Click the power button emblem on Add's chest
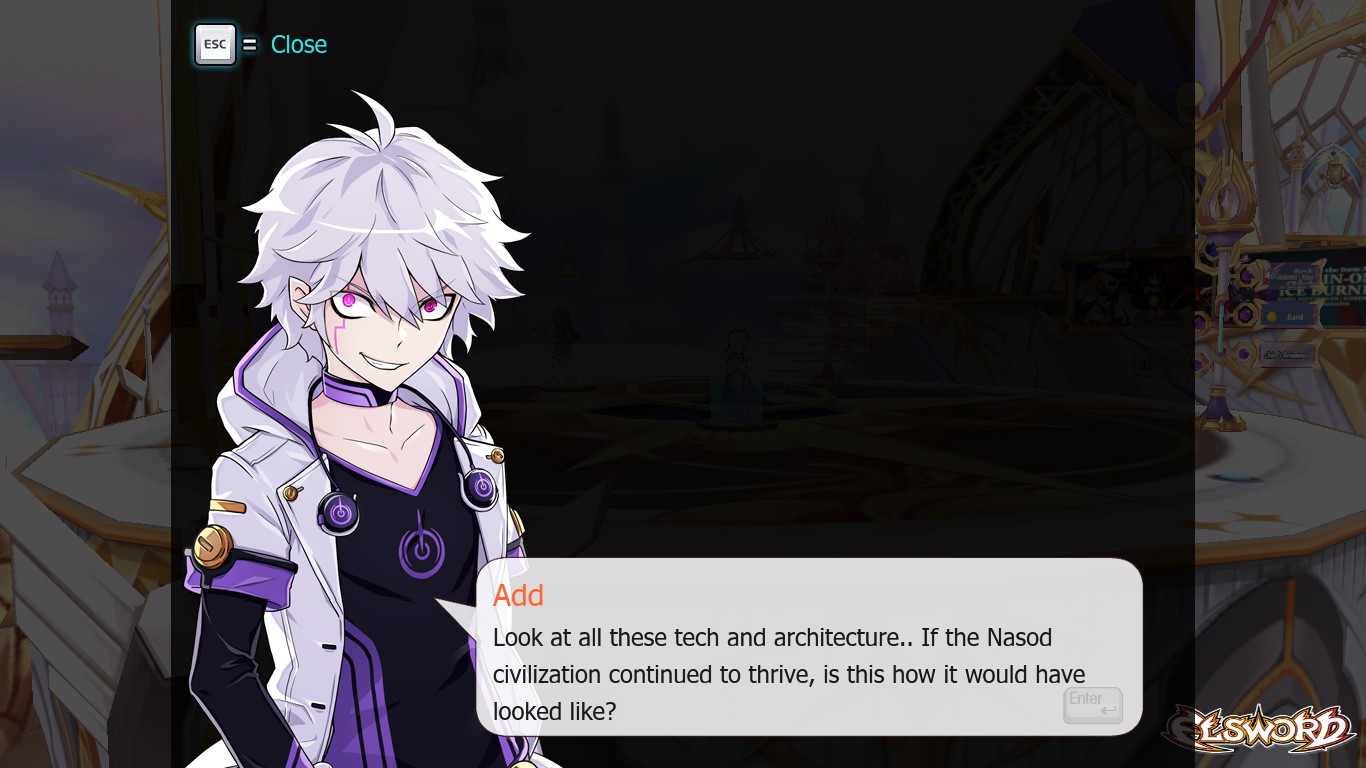Viewport: 1366px width, 768px height. [x=420, y=550]
